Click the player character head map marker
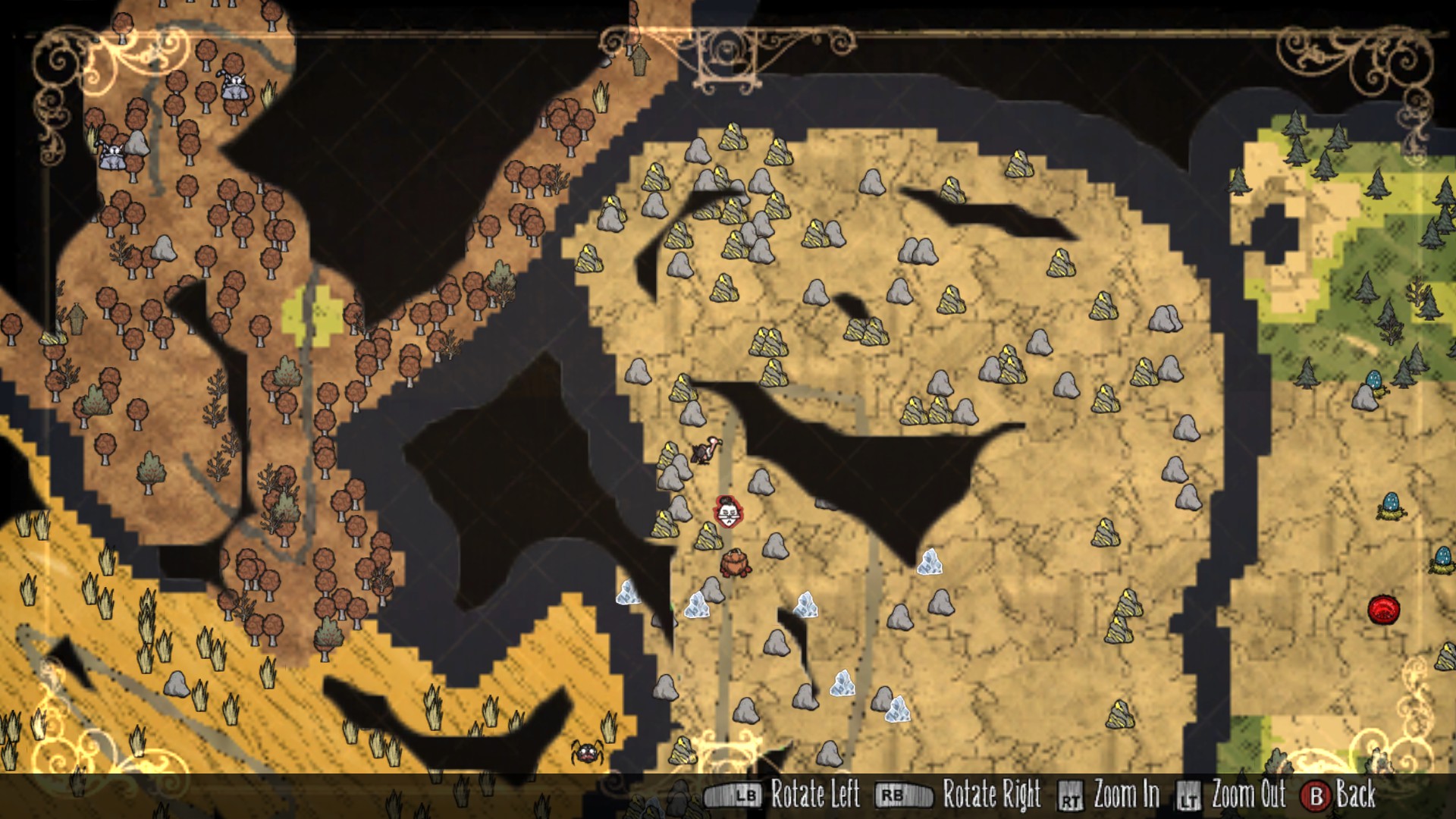 pyautogui.click(x=728, y=512)
